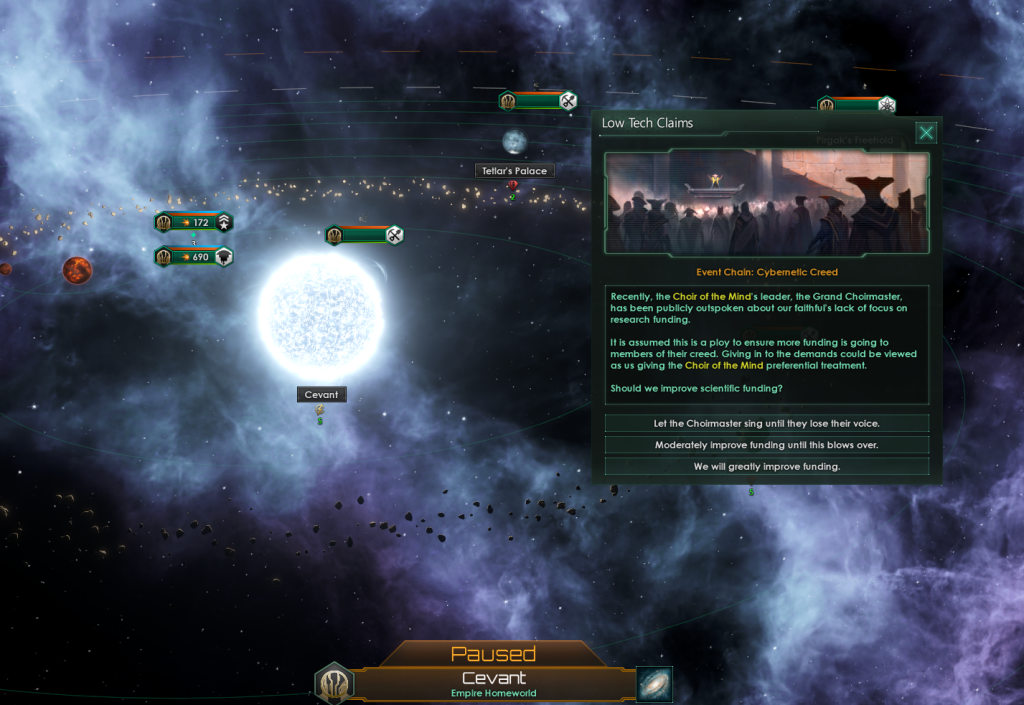
Task: Open the galaxy map view button
Action: point(654,685)
